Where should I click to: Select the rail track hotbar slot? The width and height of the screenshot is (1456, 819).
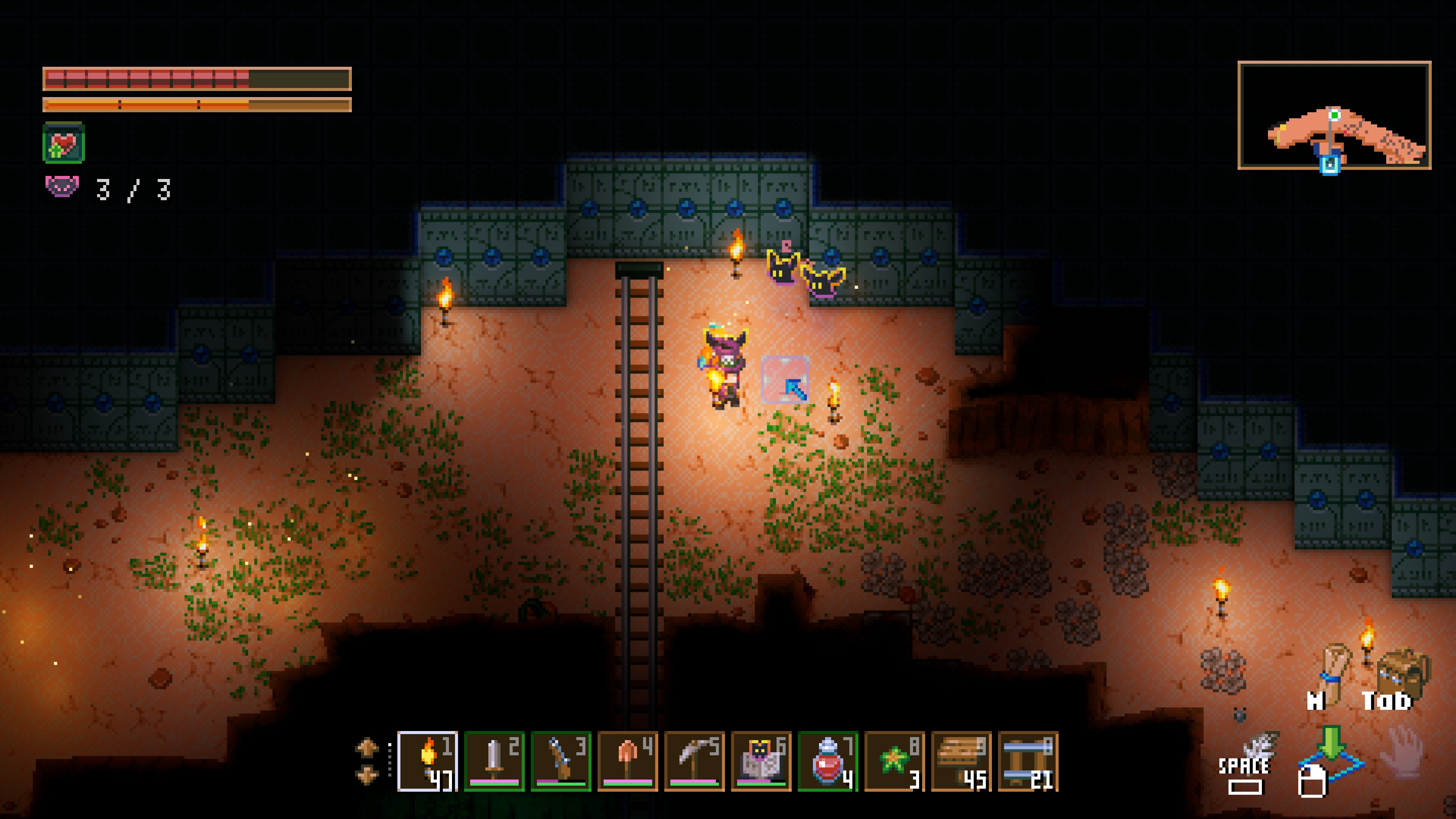[1028, 761]
